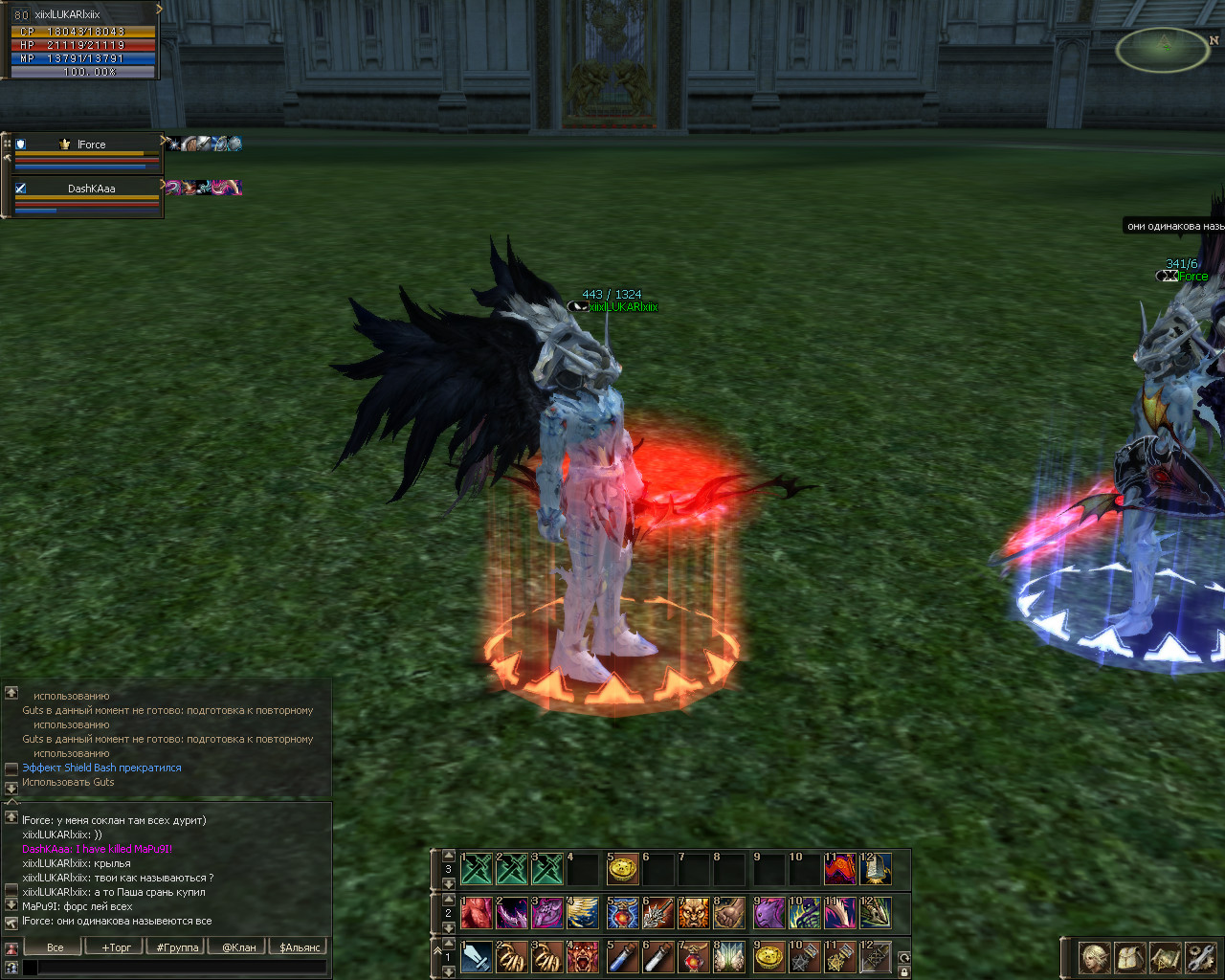The width and height of the screenshot is (1225, 980).
Task: Click the compass radar
Action: click(x=1163, y=50)
